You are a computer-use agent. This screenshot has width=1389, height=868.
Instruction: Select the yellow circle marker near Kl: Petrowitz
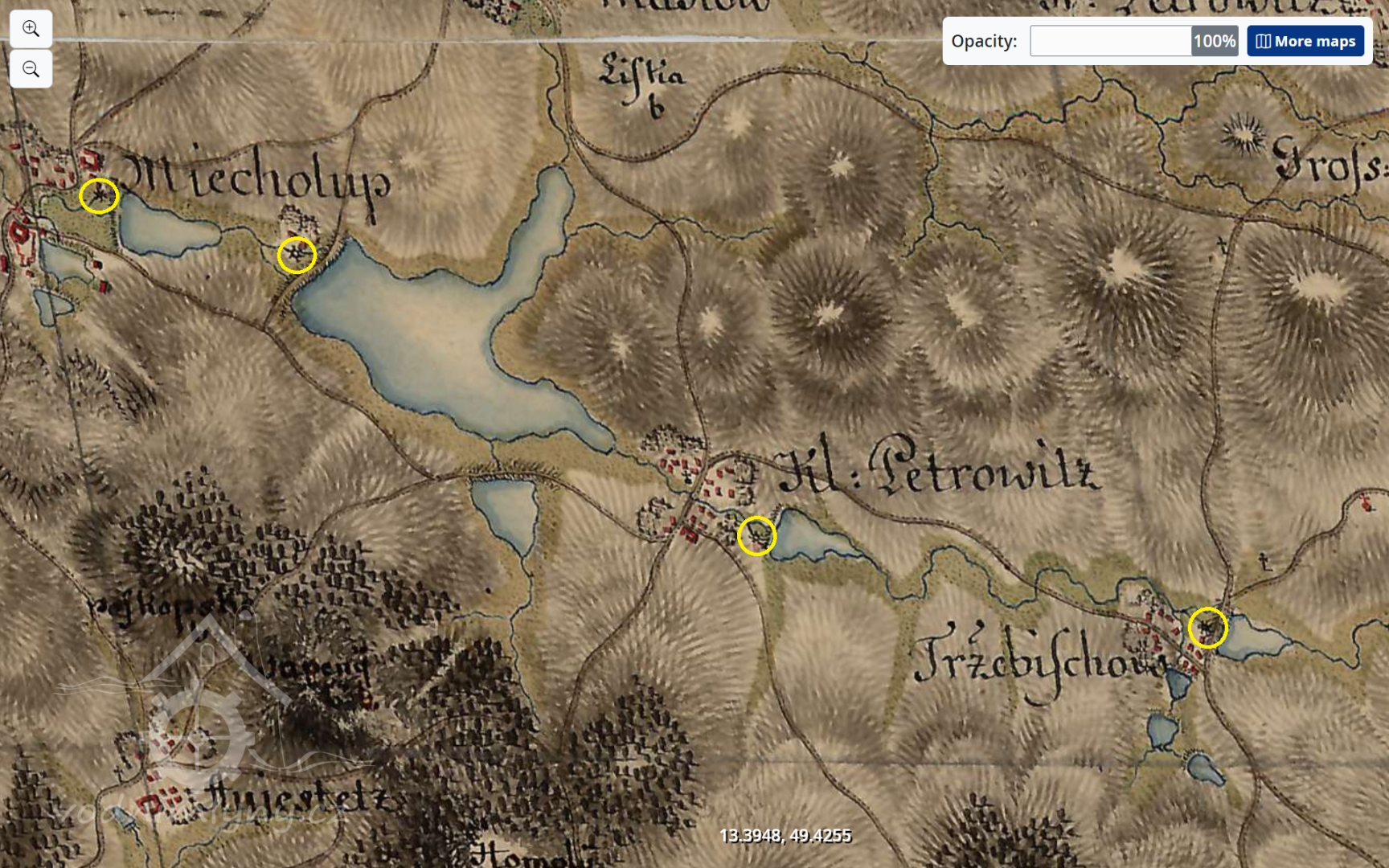coord(756,535)
